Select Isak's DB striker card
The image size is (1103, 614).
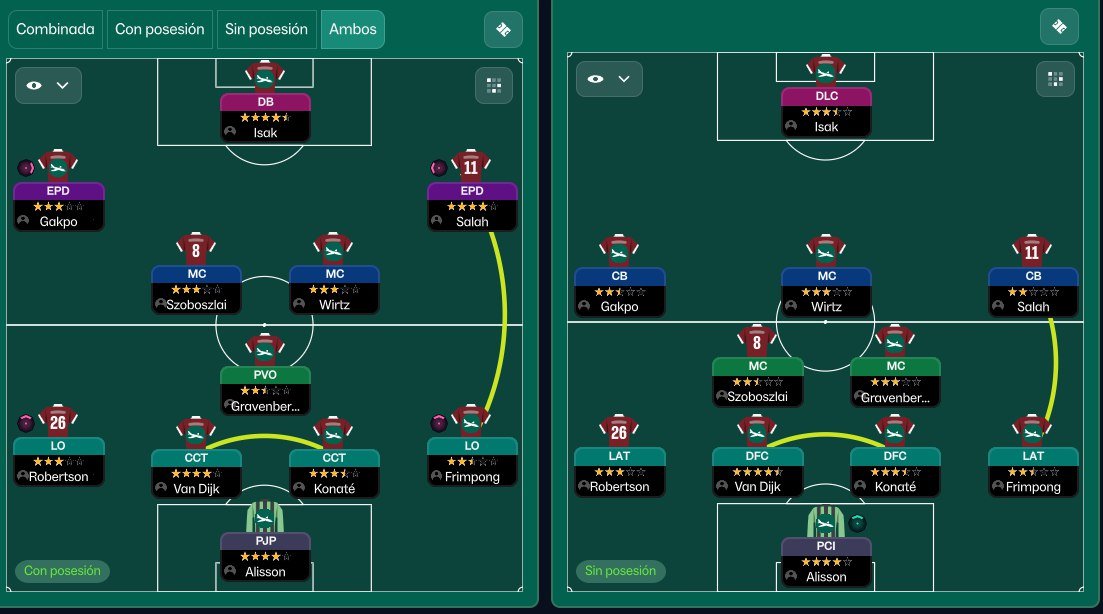point(265,116)
